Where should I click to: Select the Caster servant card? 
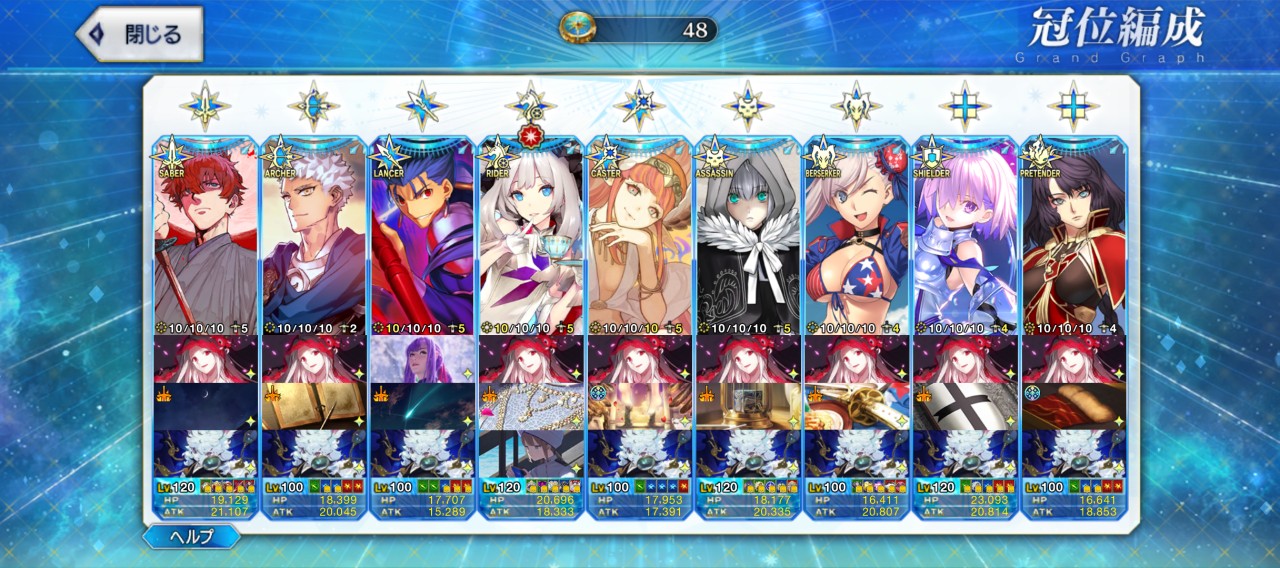(638, 235)
